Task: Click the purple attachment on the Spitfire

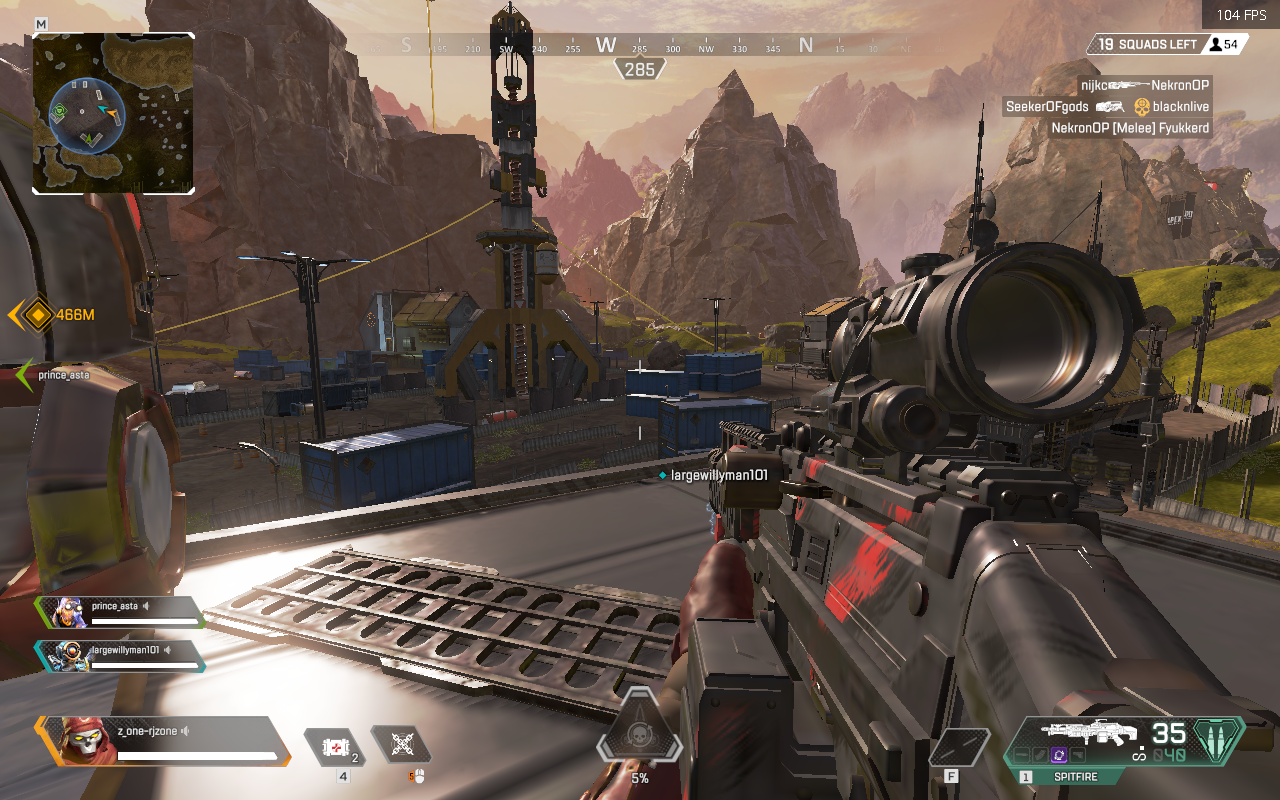Action: (1058, 756)
